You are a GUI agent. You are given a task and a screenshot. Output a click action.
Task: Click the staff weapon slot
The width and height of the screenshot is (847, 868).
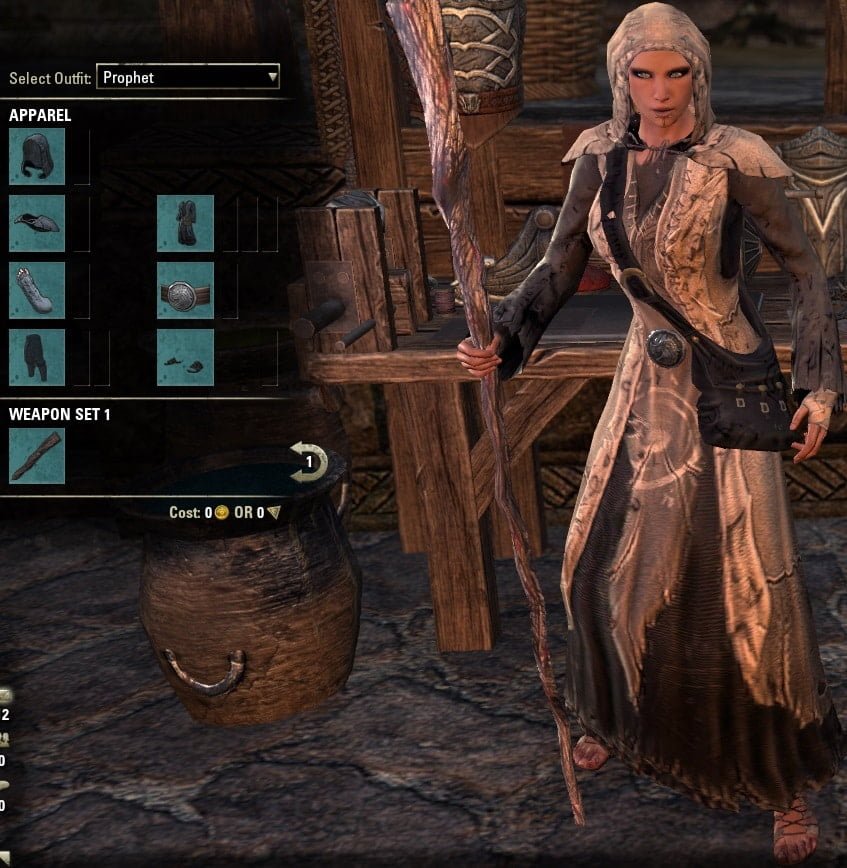37,455
